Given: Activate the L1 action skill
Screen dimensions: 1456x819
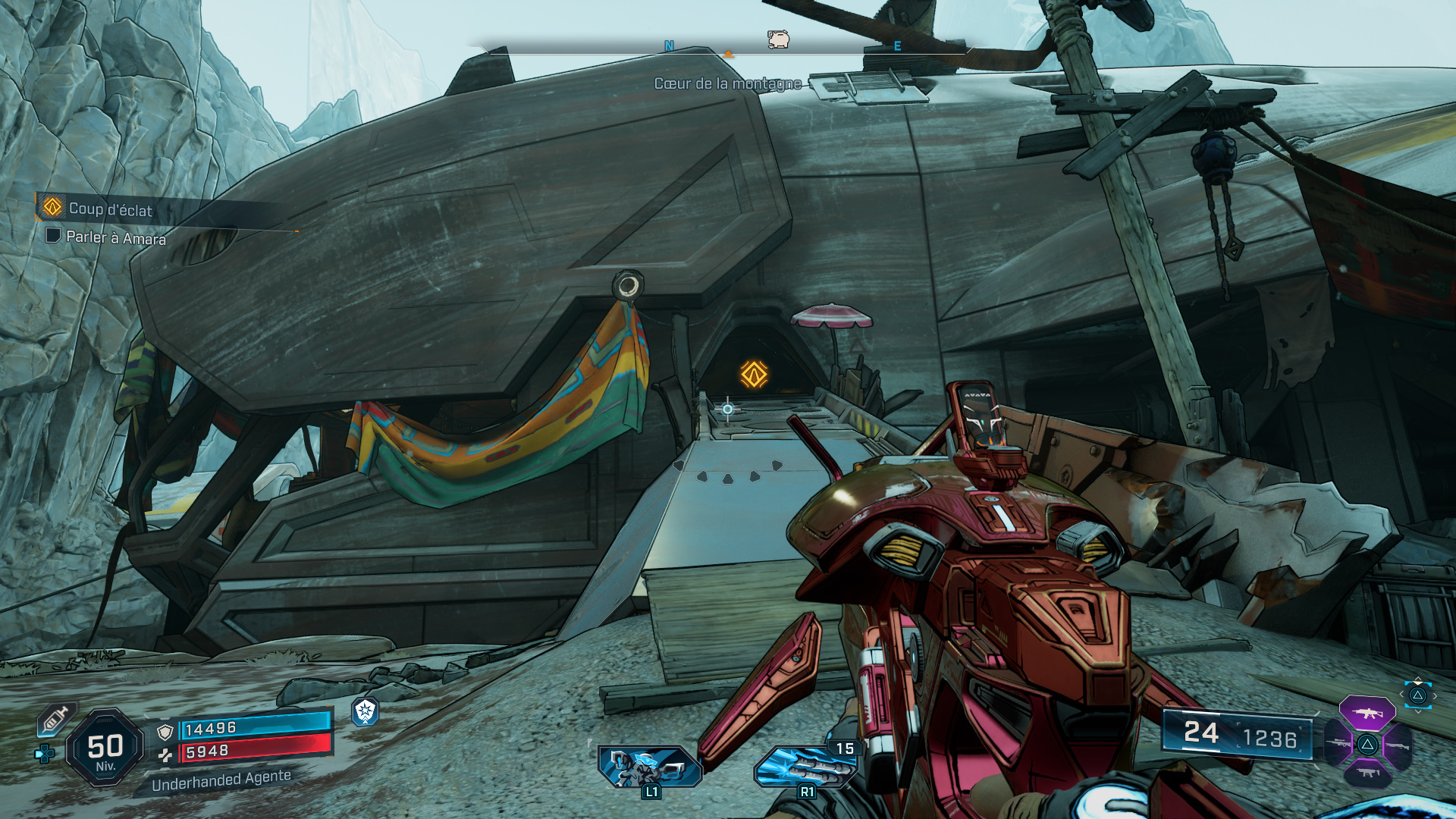Looking at the screenshot, I should pos(649,767).
